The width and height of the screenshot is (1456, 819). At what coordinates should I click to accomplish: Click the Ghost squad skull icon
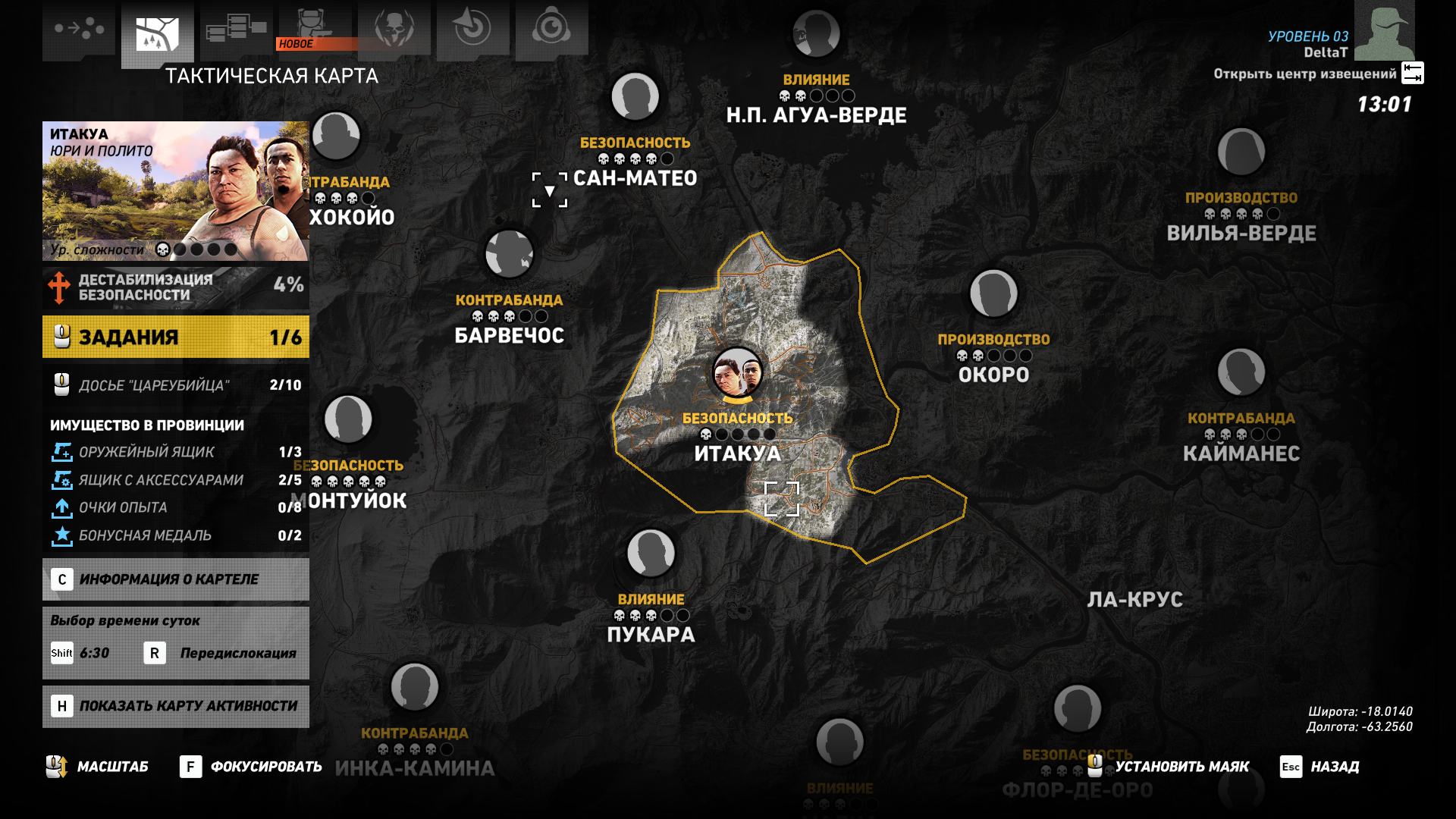pos(394,27)
